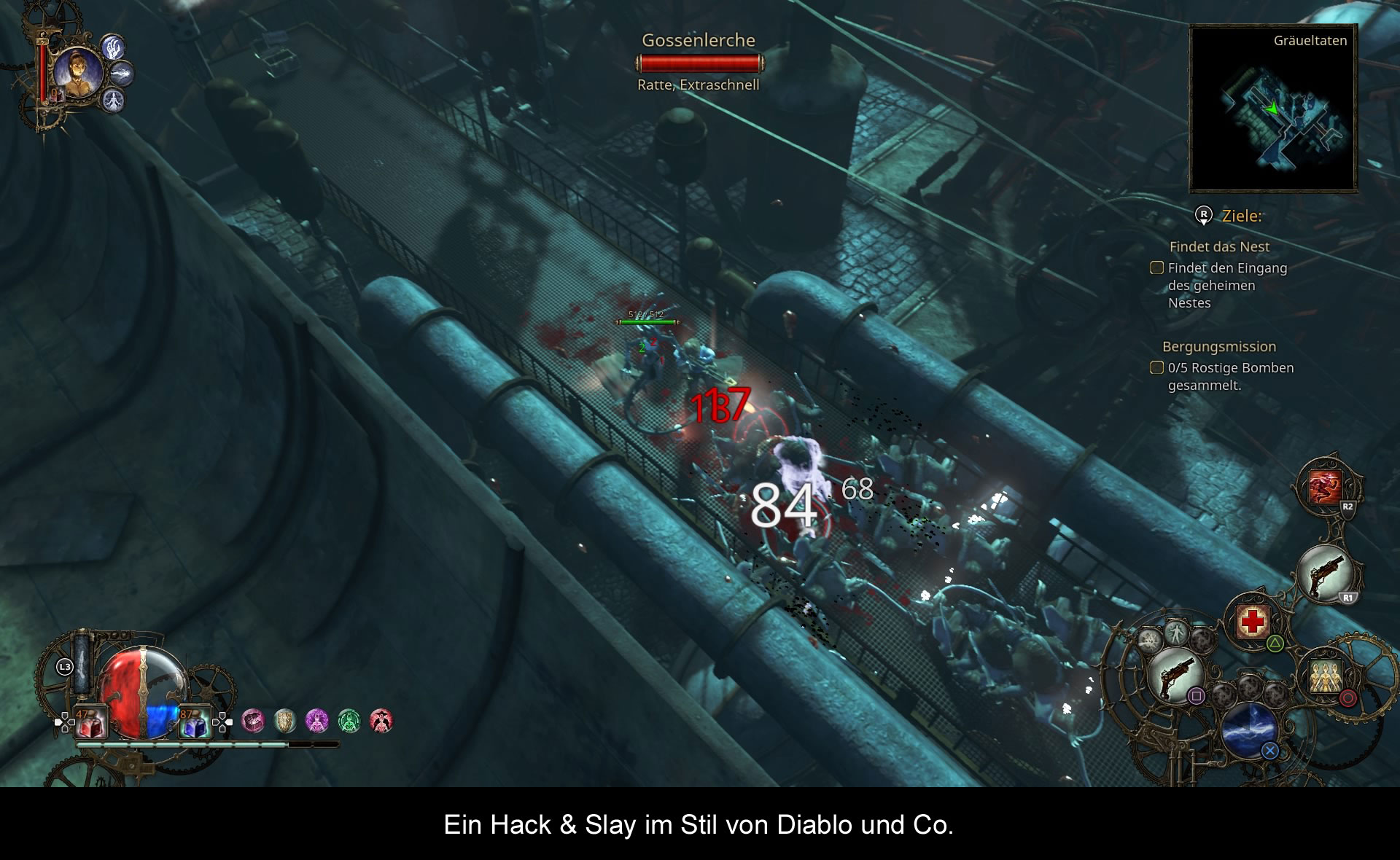Viewport: 1400px width, 860px height.
Task: Choose the companion's standing figure aura icon
Action: coord(113,101)
